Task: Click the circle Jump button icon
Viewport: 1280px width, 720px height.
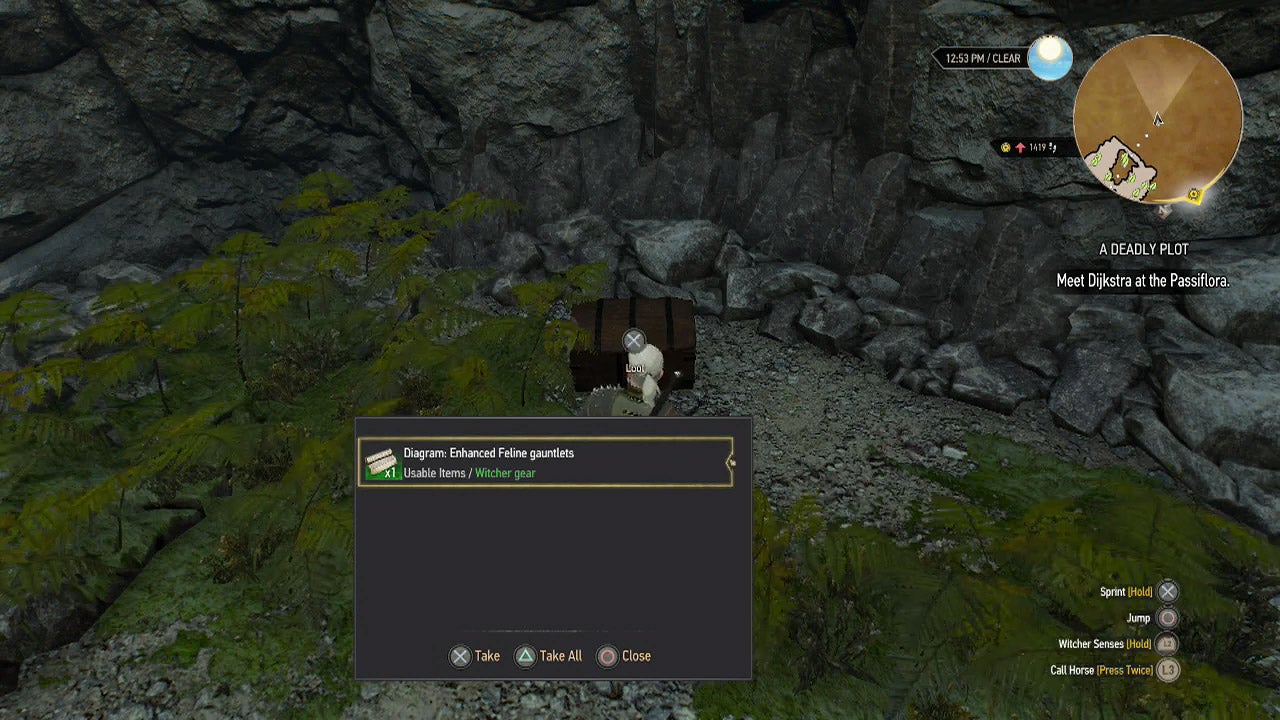Action: pyautogui.click(x=1165, y=618)
